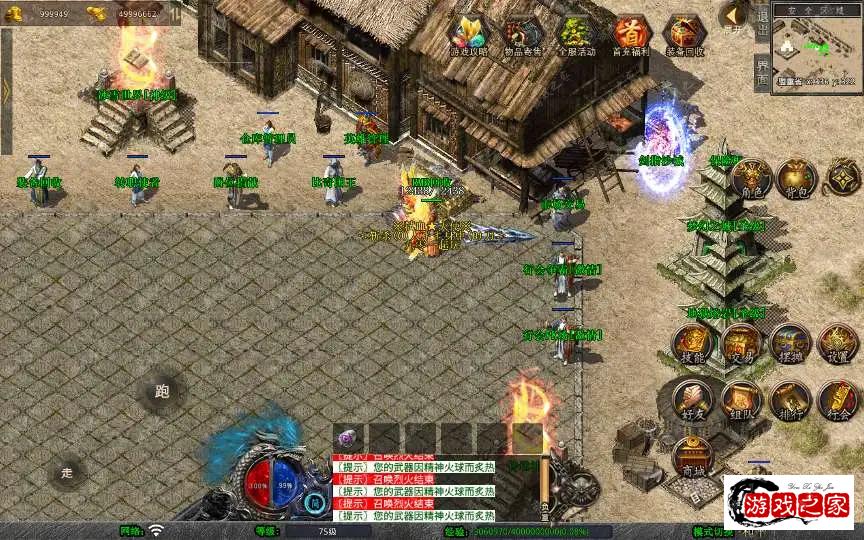This screenshot has height=540, width=864.
Task: Open the 背包 backpack
Action: pyautogui.click(x=797, y=179)
